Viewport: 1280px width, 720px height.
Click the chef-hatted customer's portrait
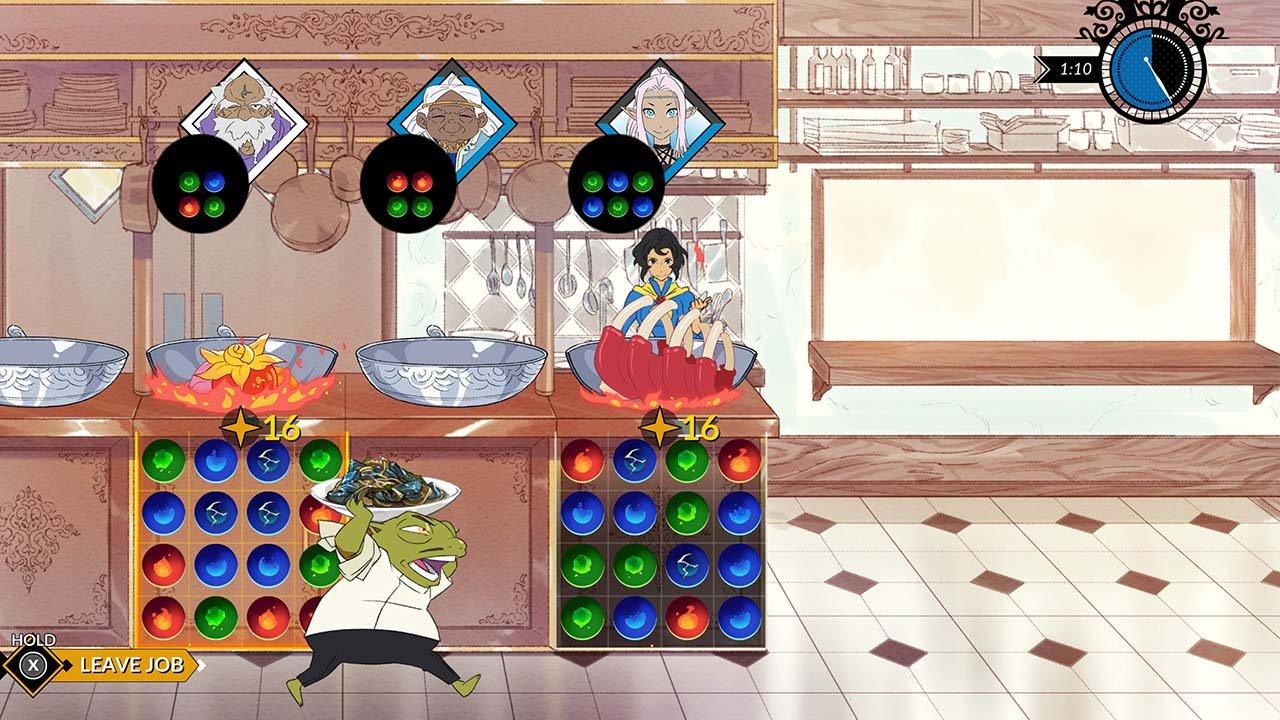click(449, 112)
